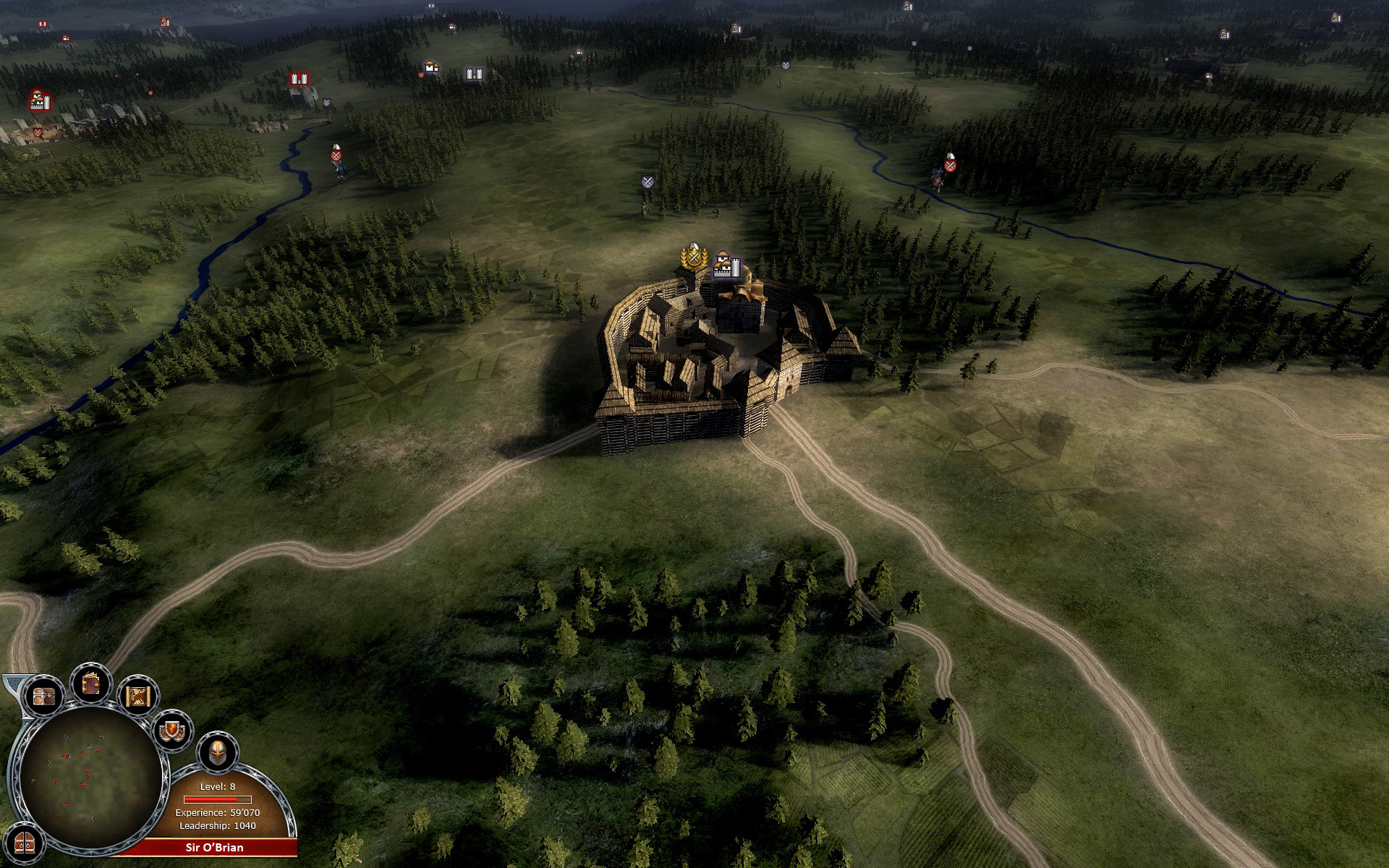Select the Sir O'Brian name banner
Image resolution: width=1389 pixels, height=868 pixels.
point(214,847)
